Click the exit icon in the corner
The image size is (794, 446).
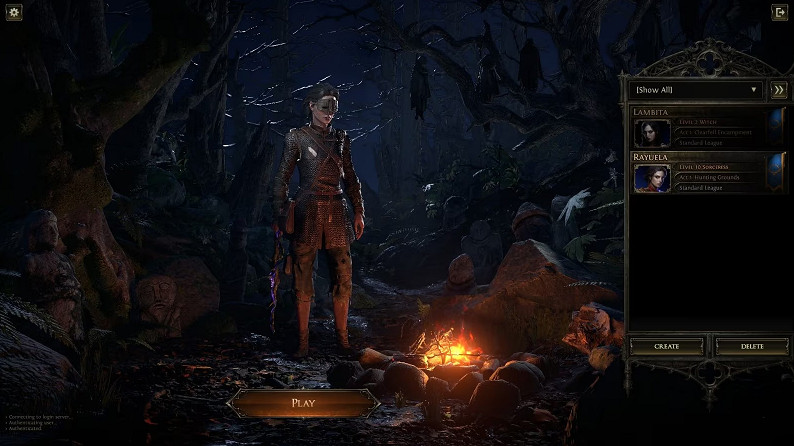click(779, 12)
